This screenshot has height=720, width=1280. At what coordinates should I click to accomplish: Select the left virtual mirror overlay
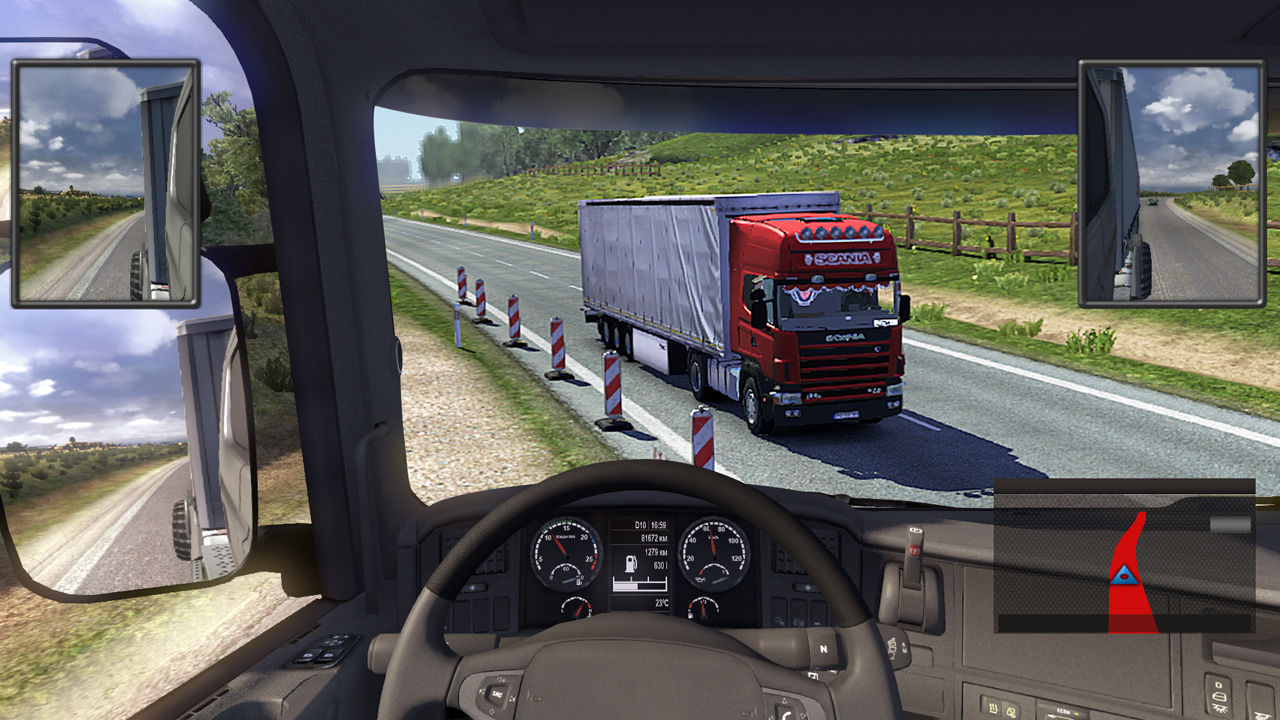pyautogui.click(x=106, y=182)
